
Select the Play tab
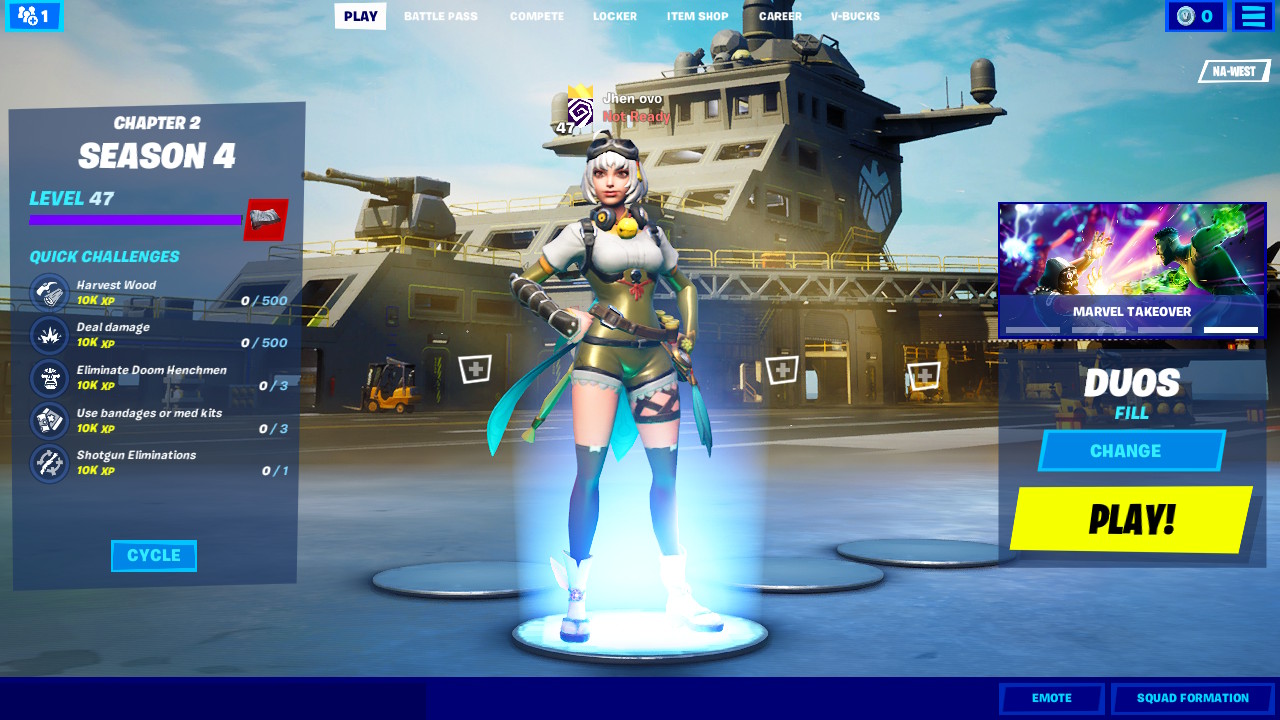pyautogui.click(x=360, y=16)
